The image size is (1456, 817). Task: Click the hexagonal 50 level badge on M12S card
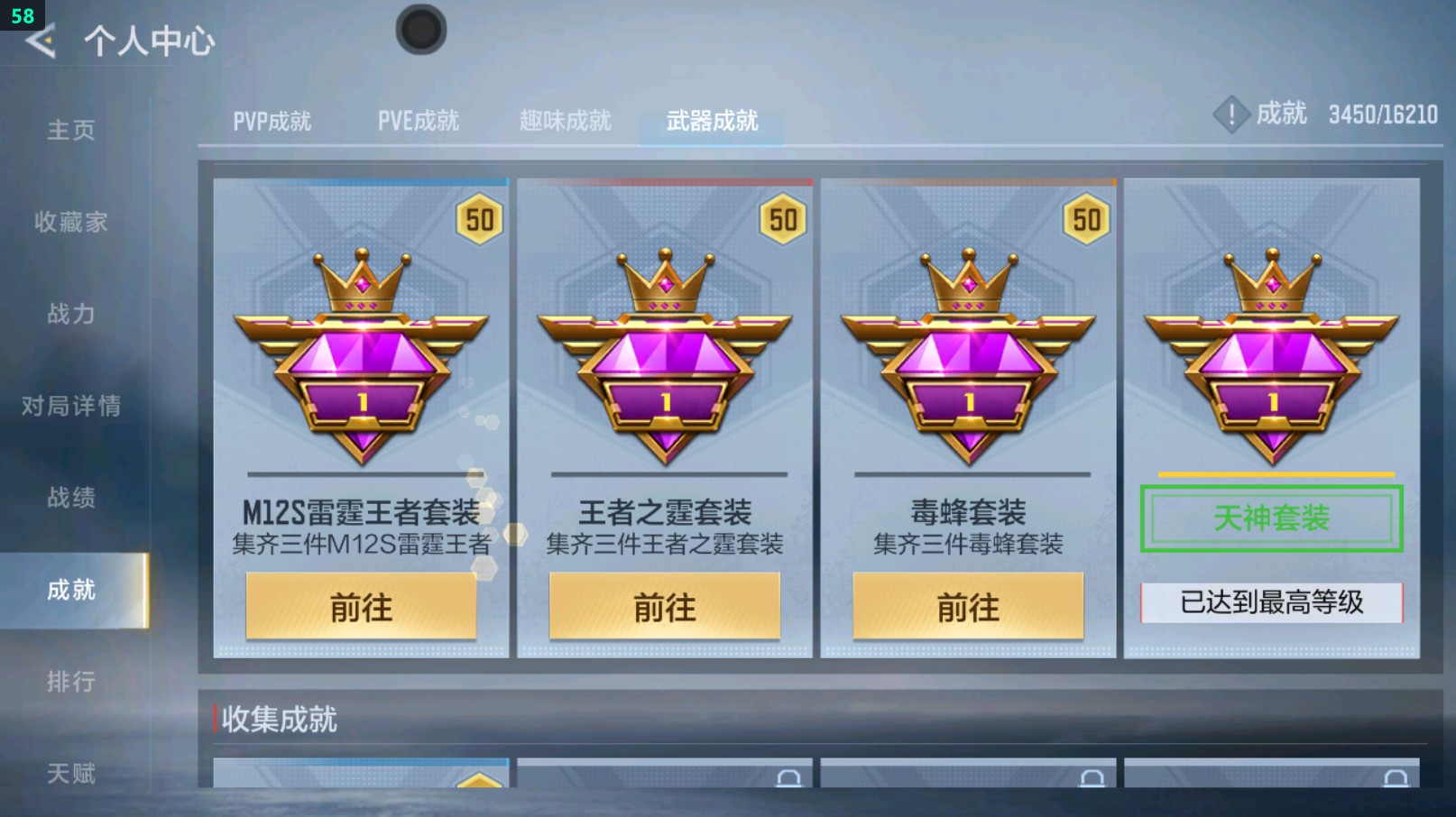(478, 219)
